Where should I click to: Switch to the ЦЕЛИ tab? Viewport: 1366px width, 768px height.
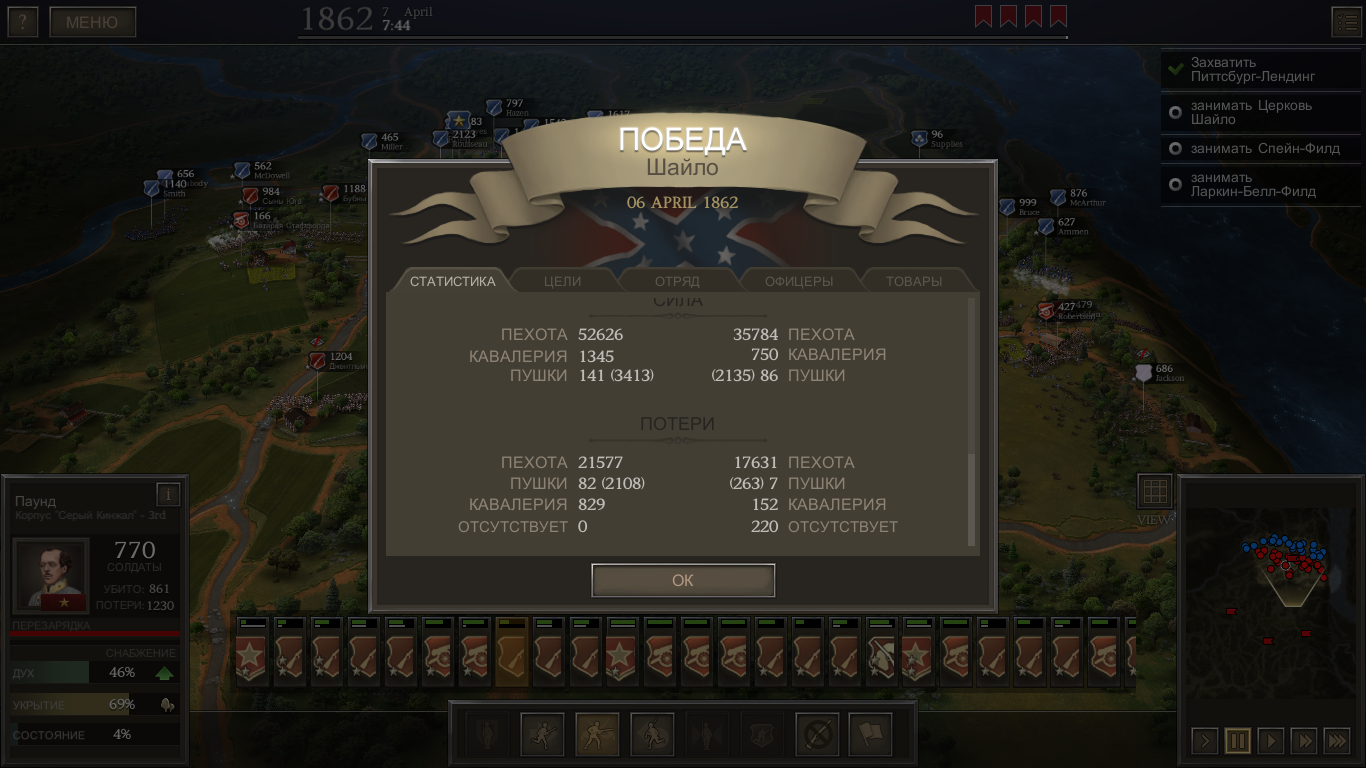coord(562,281)
